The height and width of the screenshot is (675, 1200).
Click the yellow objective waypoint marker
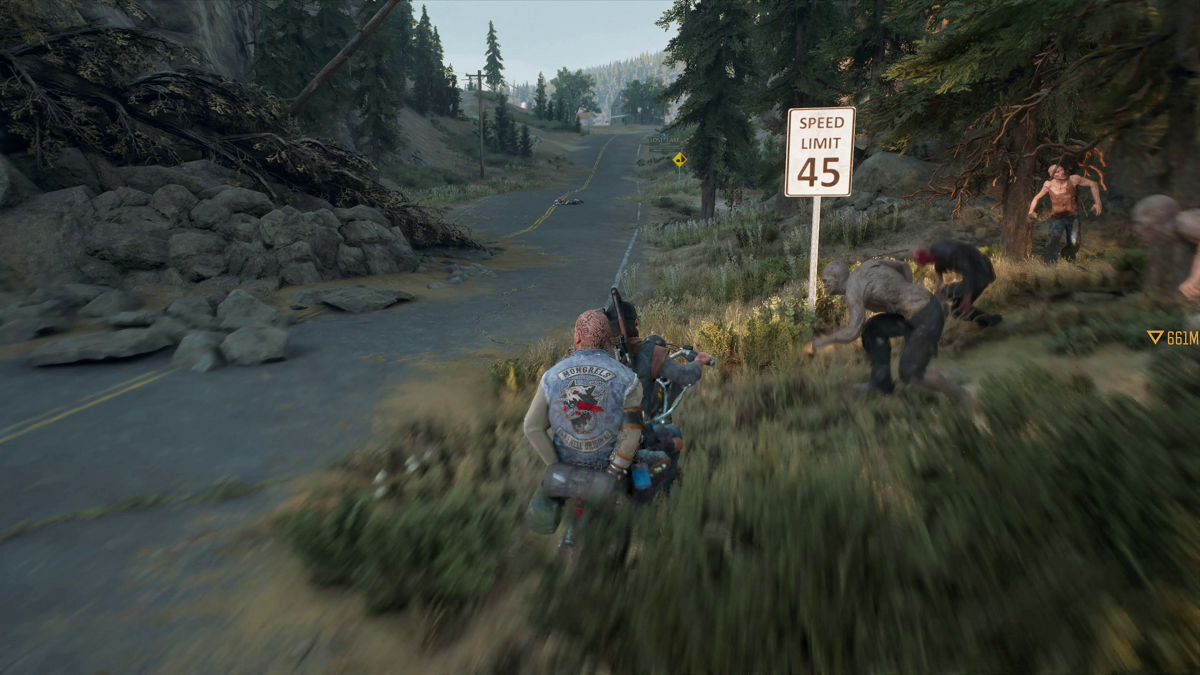[x=1155, y=338]
